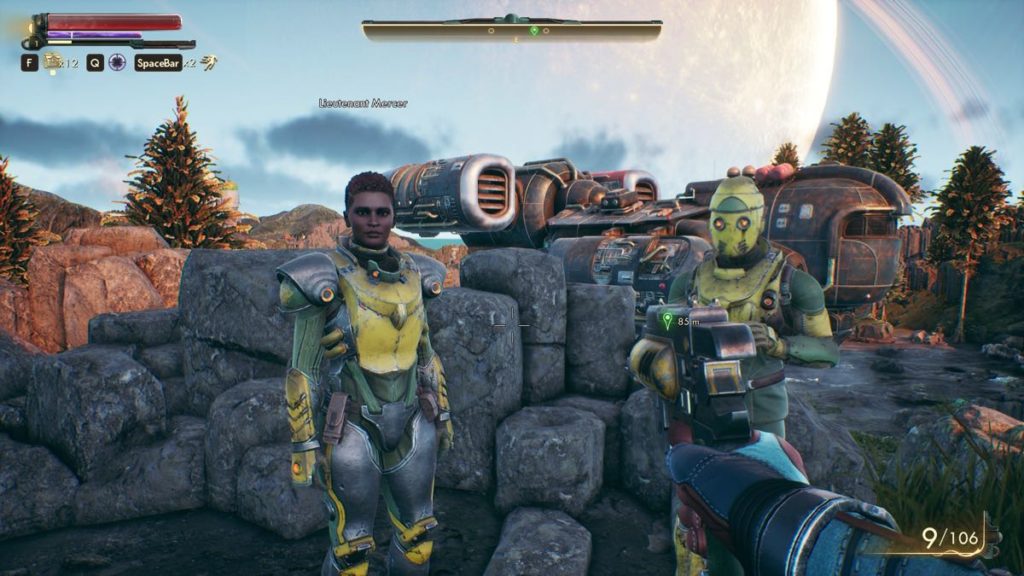Viewport: 1024px width, 576px height.
Task: Activate the purple crosshair time dilation ability
Action: (x=117, y=63)
